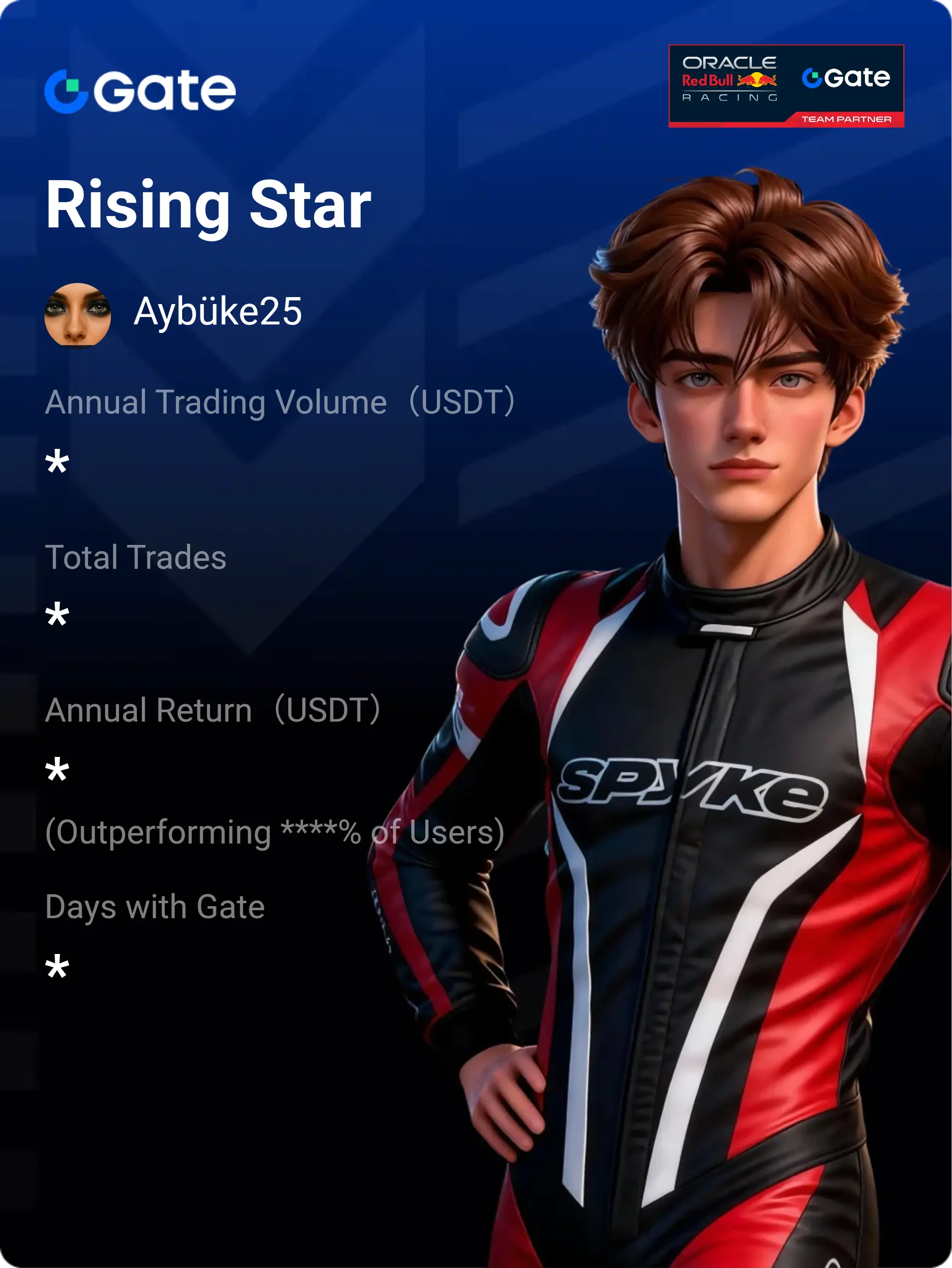Screen dimensions: 952x1268
Task: Open the Oracle Red Bull Racing partner badge
Action: (x=786, y=86)
